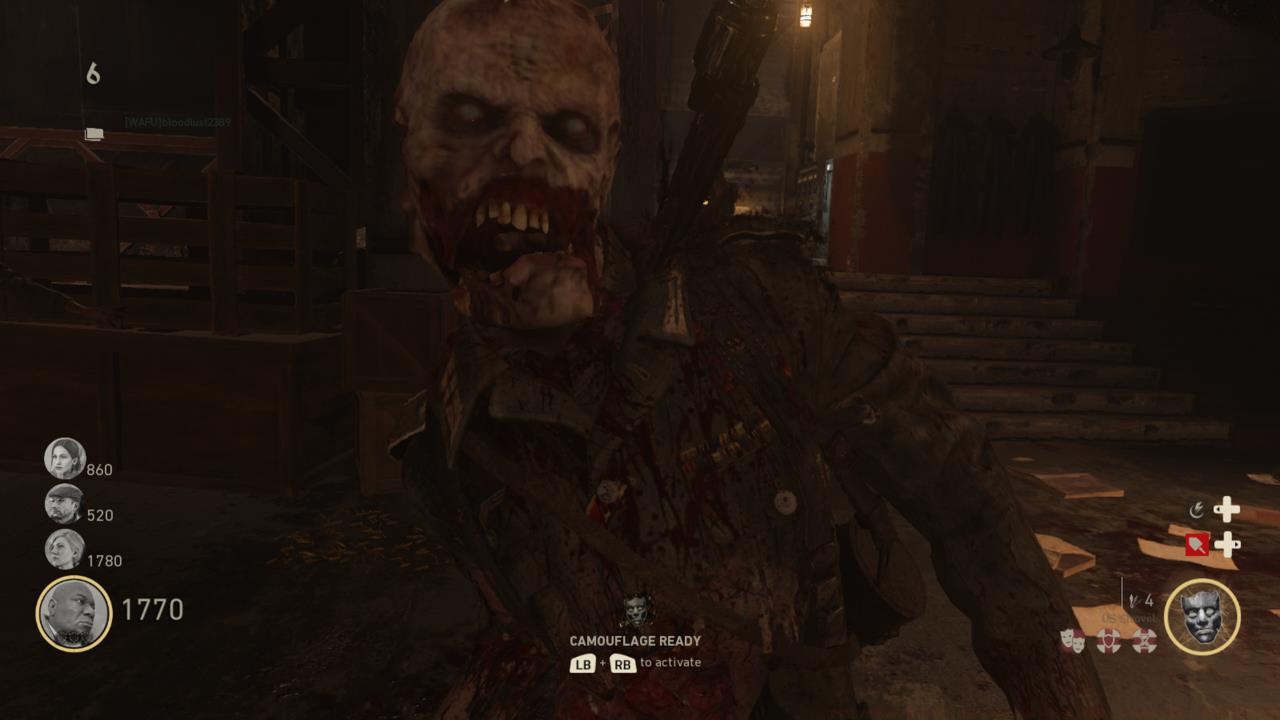Toggle the d-pad slot next to the lightning icon
The image size is (1280, 720).
coord(1227,508)
